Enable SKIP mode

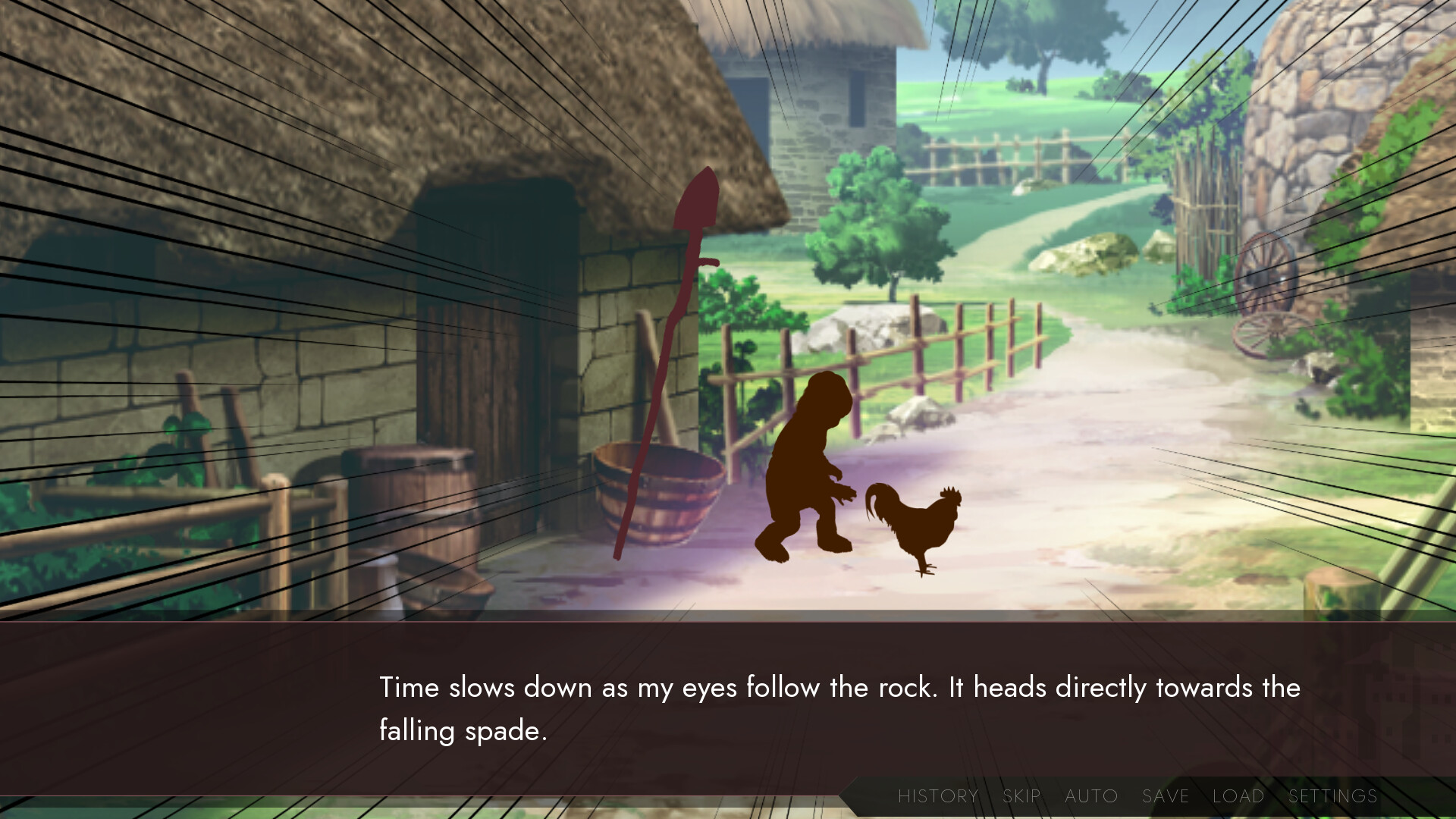coord(1021,796)
